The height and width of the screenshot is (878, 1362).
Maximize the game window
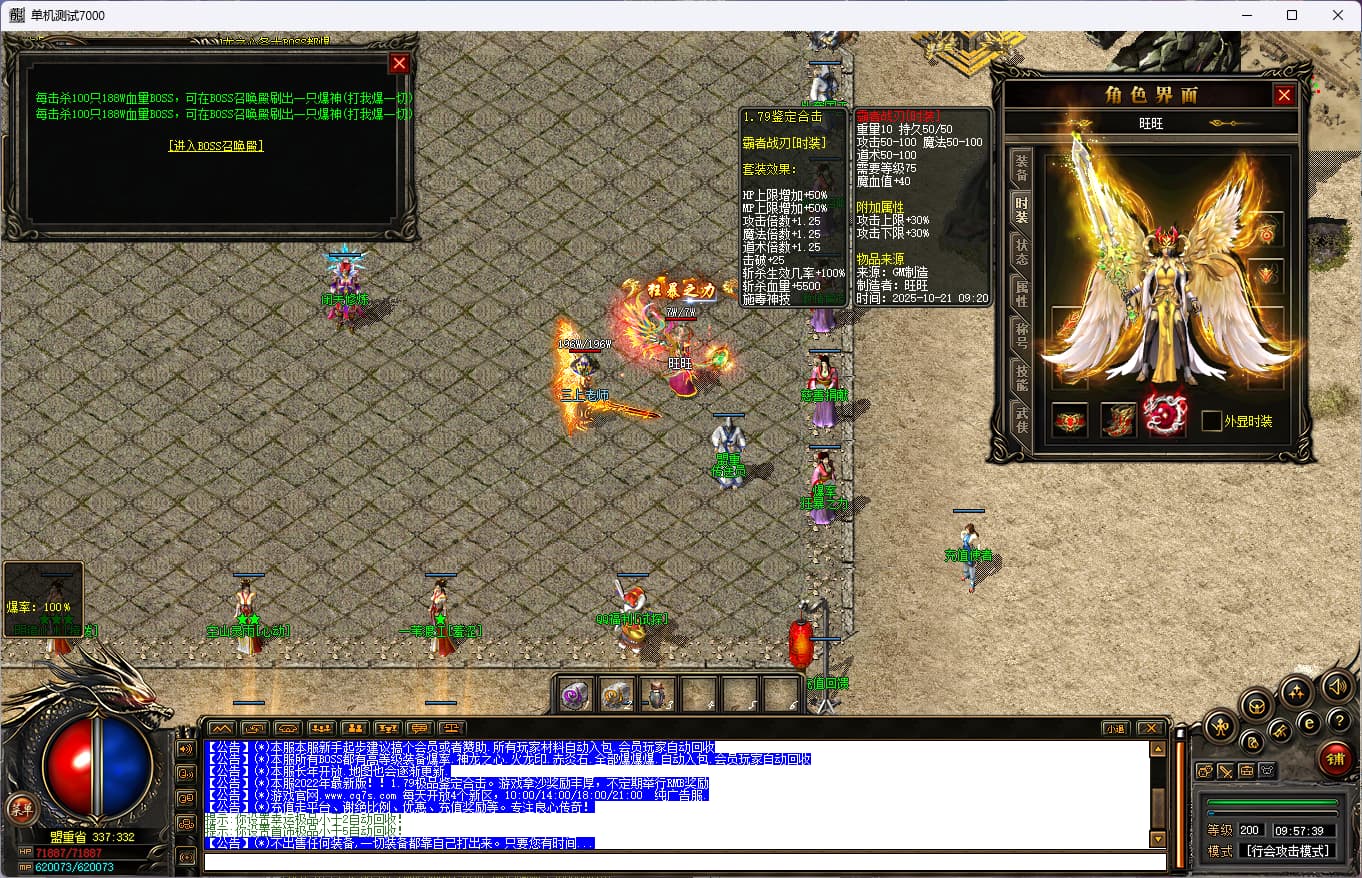(1292, 15)
